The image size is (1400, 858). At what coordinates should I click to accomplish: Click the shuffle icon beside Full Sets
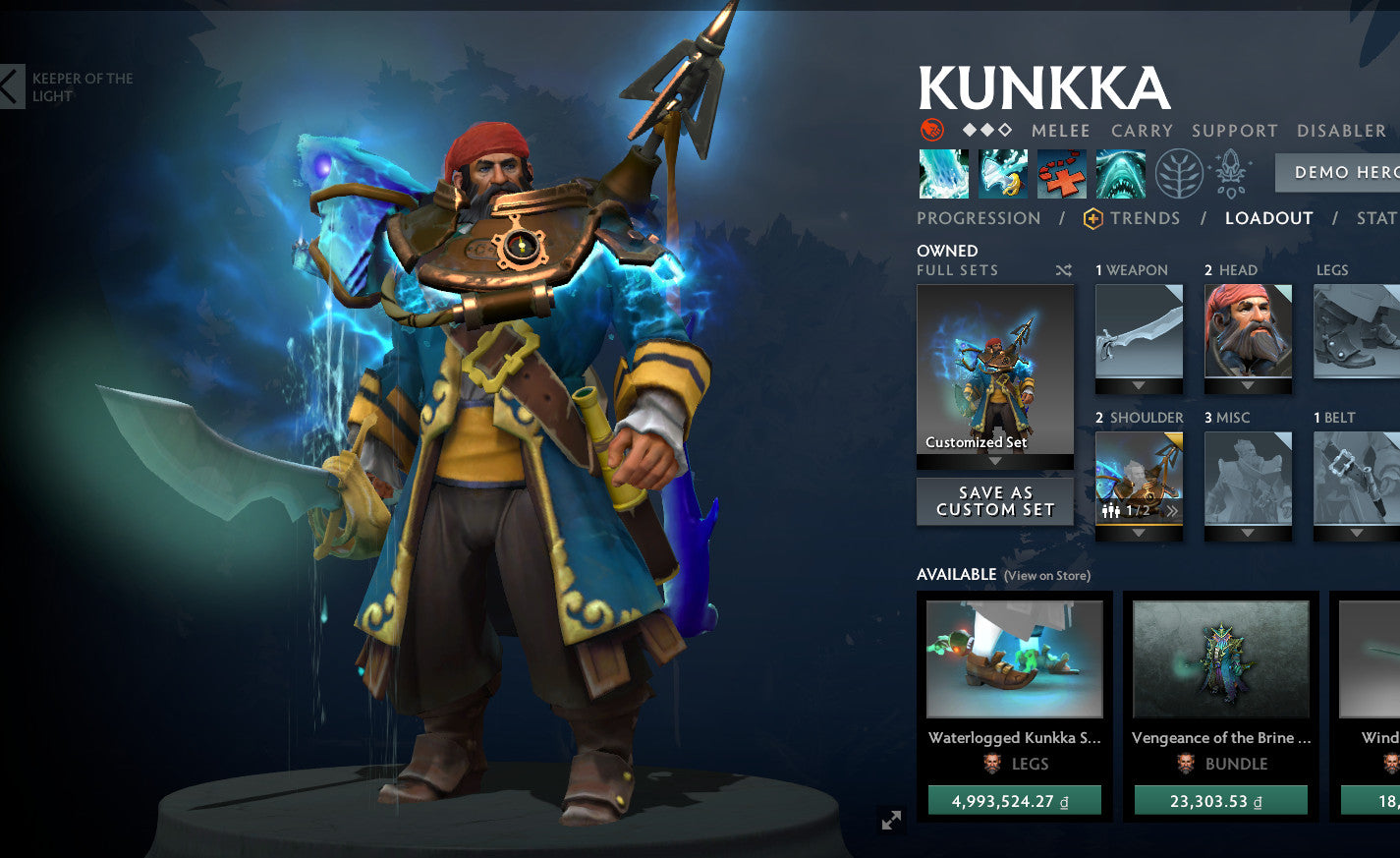1063,269
